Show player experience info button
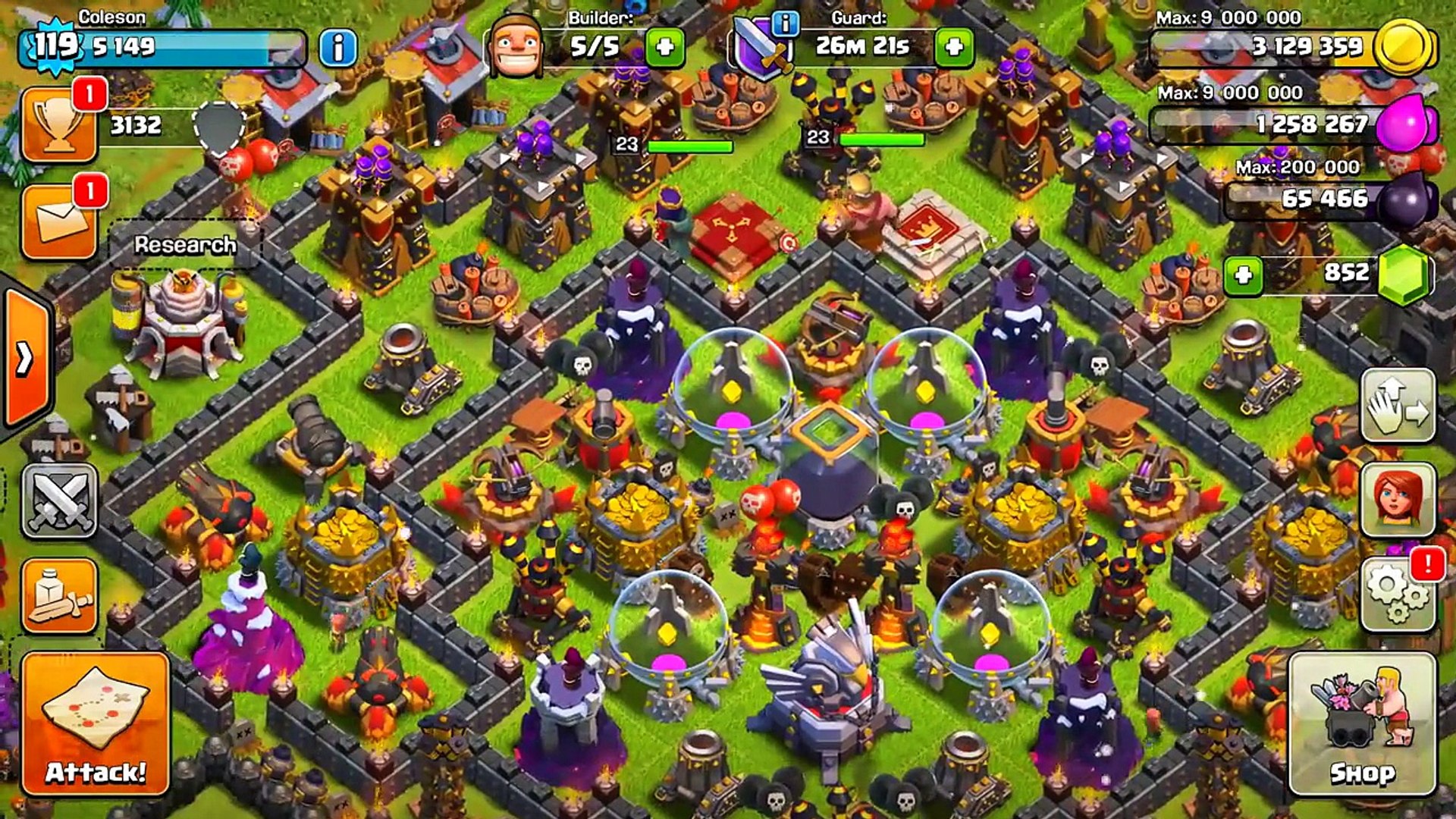 (x=338, y=48)
